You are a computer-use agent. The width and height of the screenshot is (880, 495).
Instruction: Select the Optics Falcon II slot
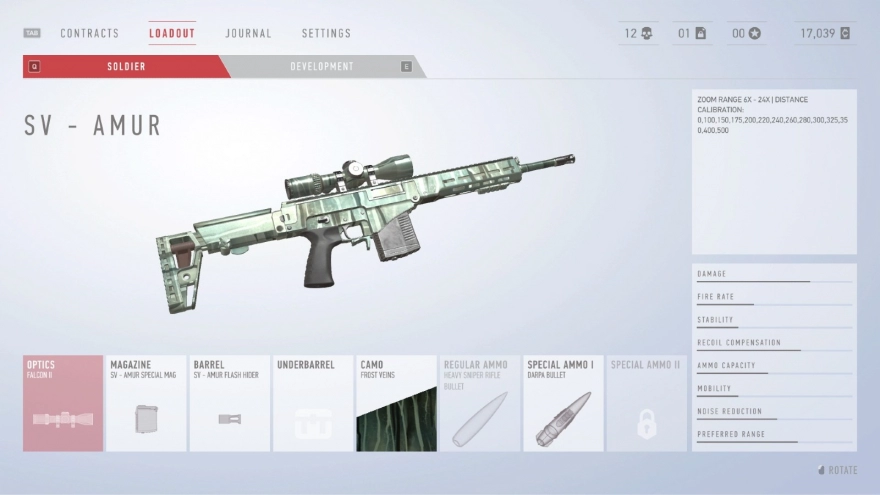(63, 403)
